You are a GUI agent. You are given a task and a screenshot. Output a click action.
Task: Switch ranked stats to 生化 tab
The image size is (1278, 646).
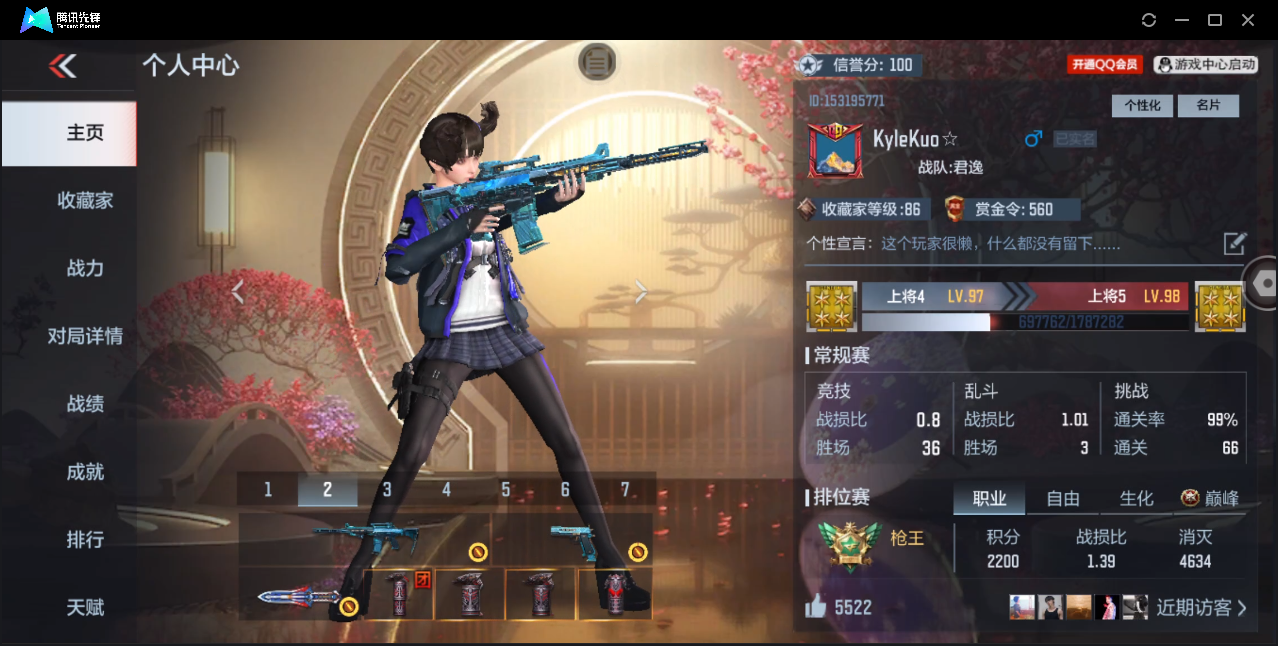[x=1136, y=498]
